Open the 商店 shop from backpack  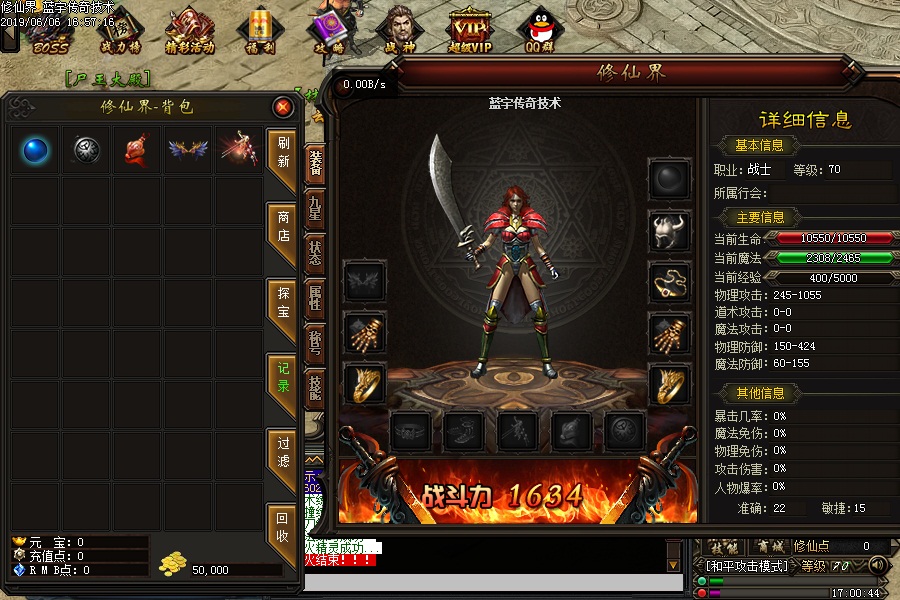[x=283, y=227]
